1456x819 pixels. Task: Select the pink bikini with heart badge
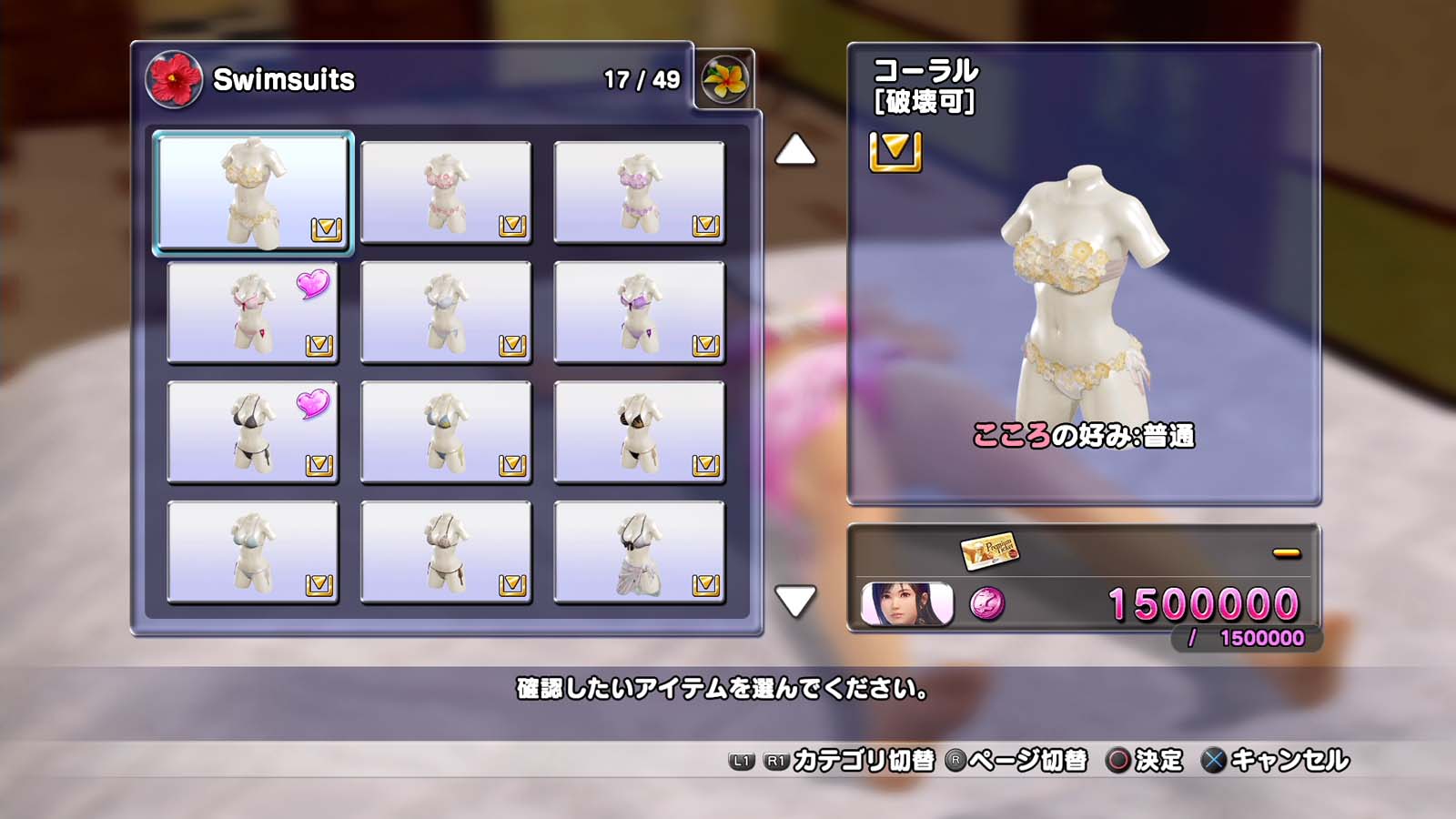(x=253, y=312)
